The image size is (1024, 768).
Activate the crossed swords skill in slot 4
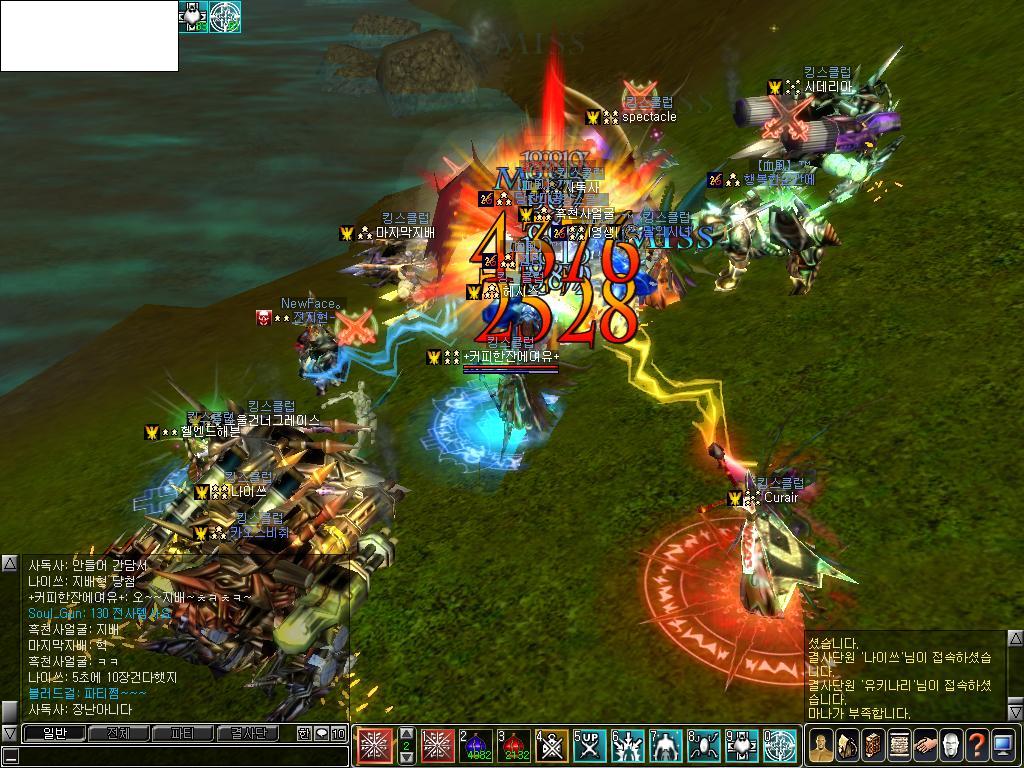551,745
